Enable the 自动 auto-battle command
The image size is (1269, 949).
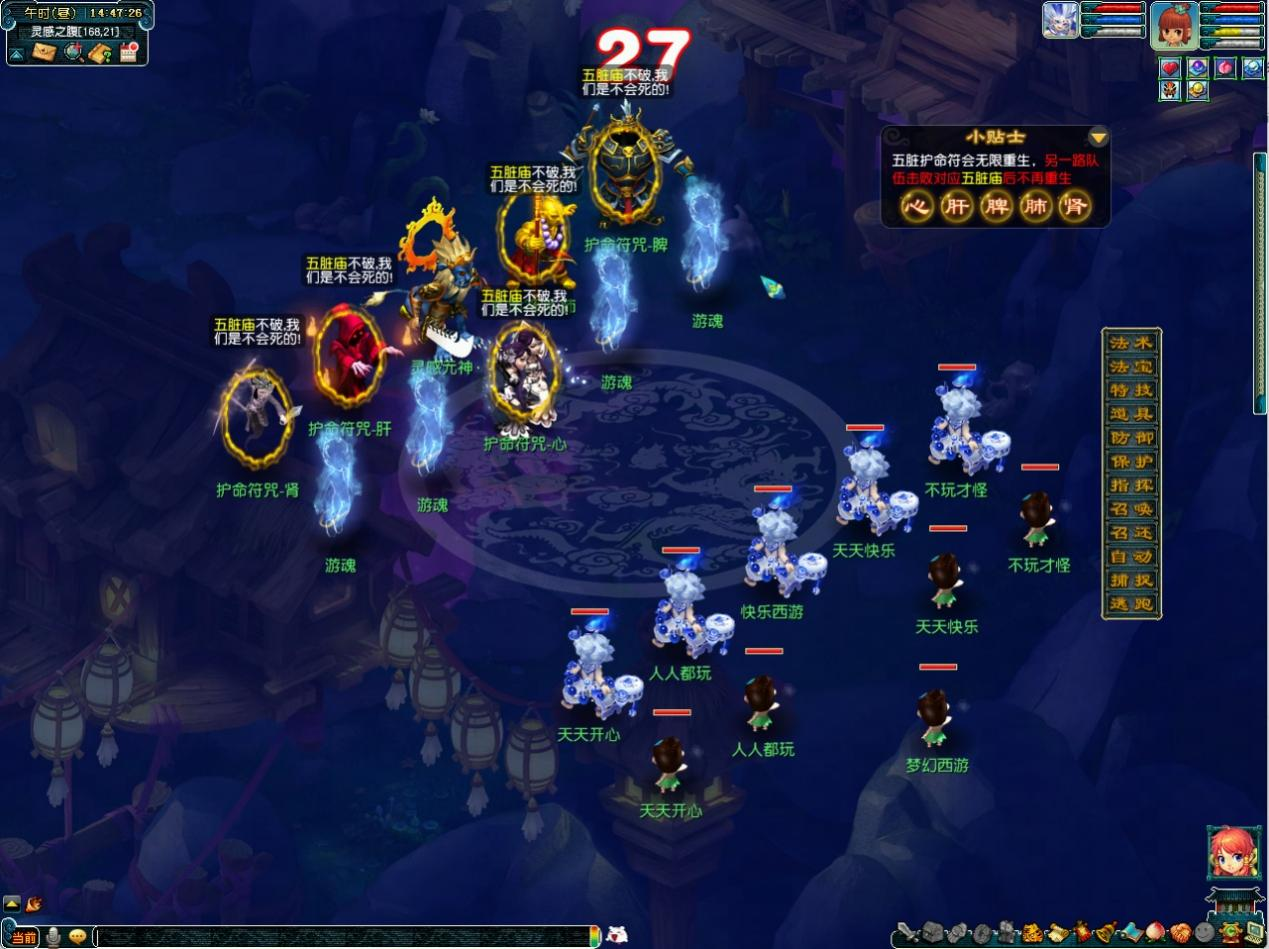1132,556
